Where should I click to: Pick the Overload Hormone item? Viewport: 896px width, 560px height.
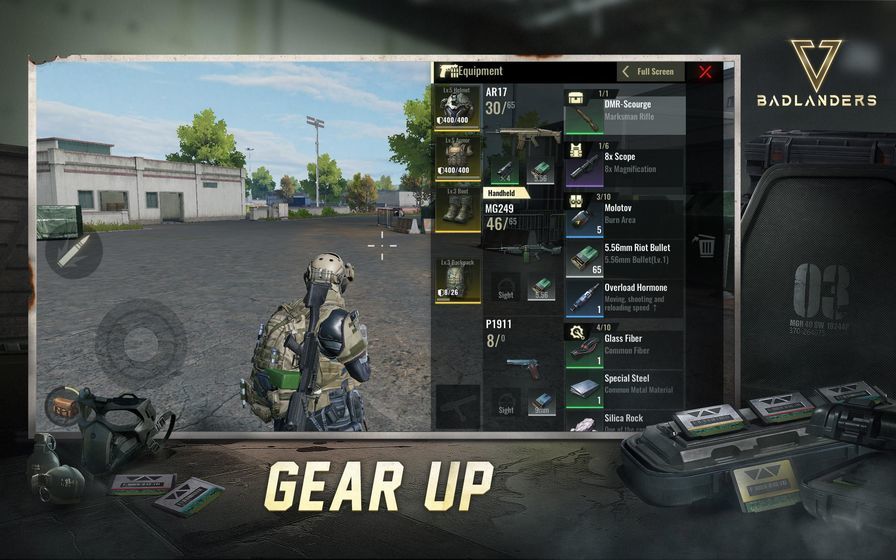click(624, 298)
